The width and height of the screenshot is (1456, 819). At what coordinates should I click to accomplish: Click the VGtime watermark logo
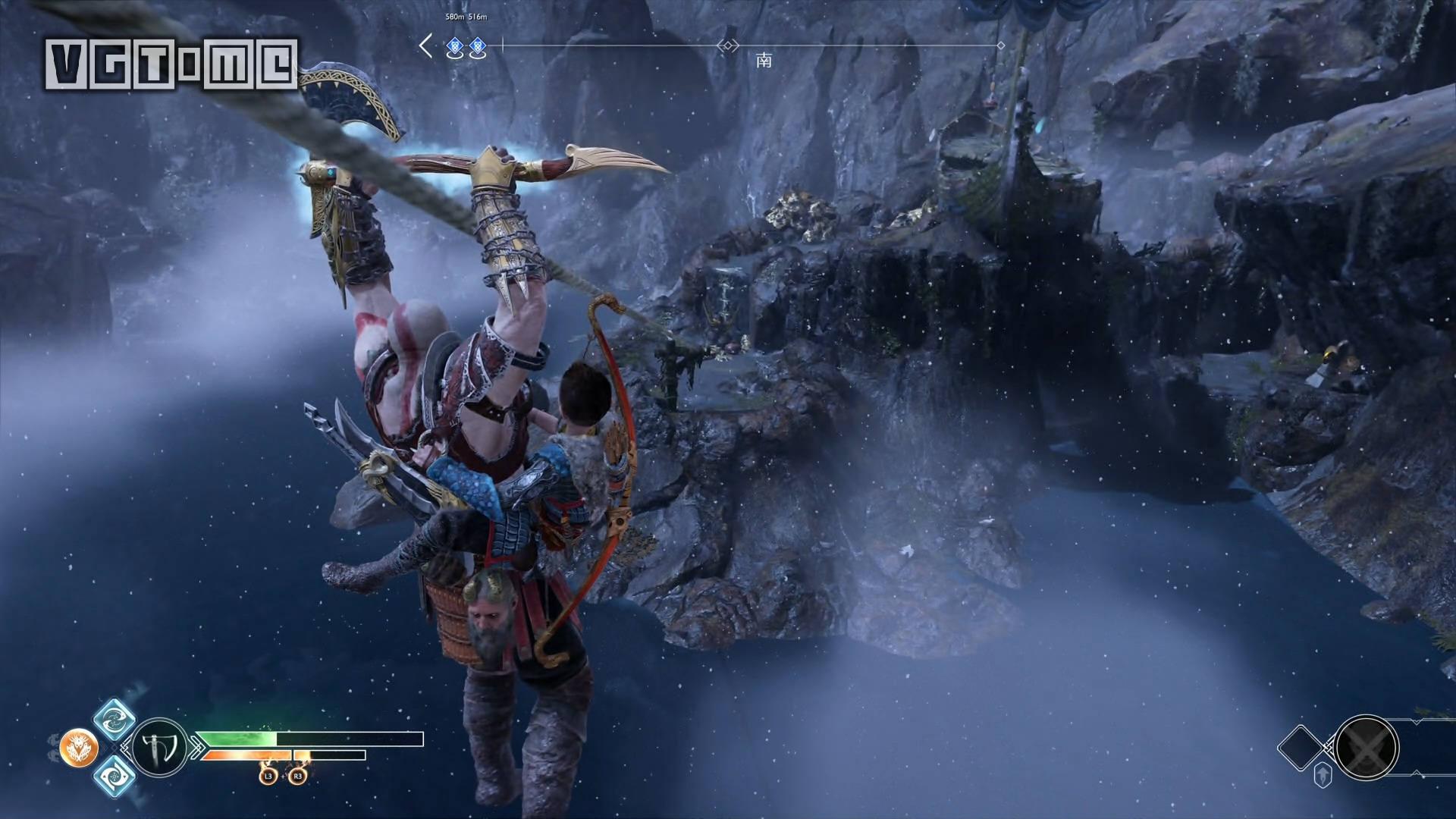tap(171, 64)
